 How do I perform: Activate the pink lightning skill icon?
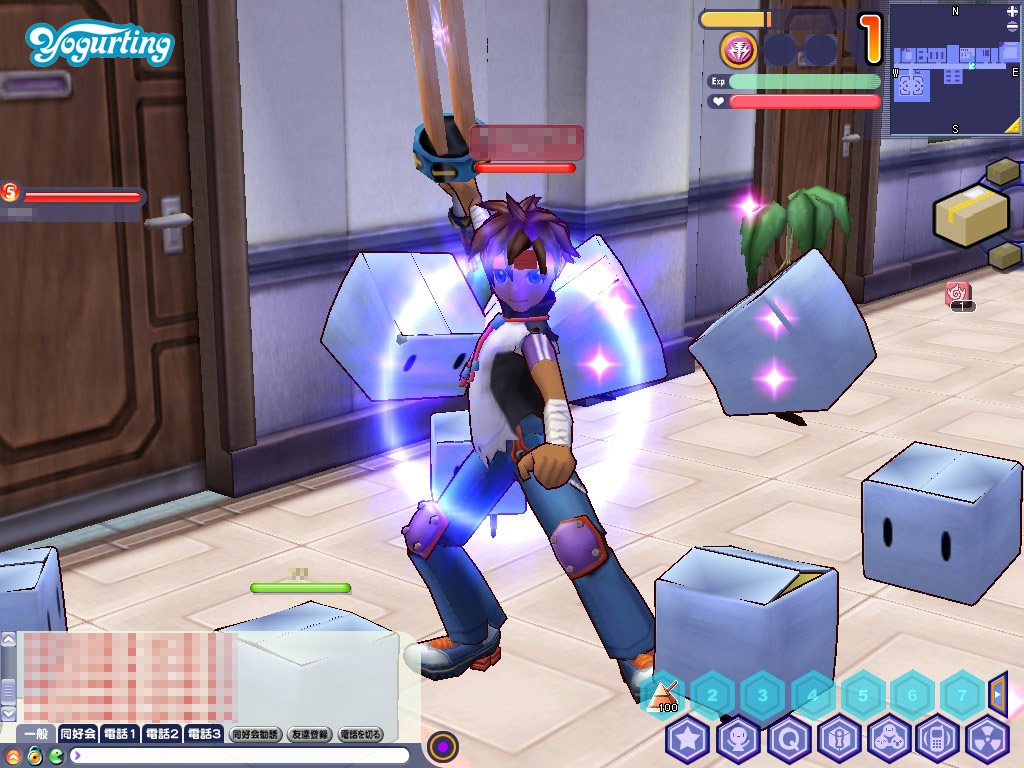point(738,49)
